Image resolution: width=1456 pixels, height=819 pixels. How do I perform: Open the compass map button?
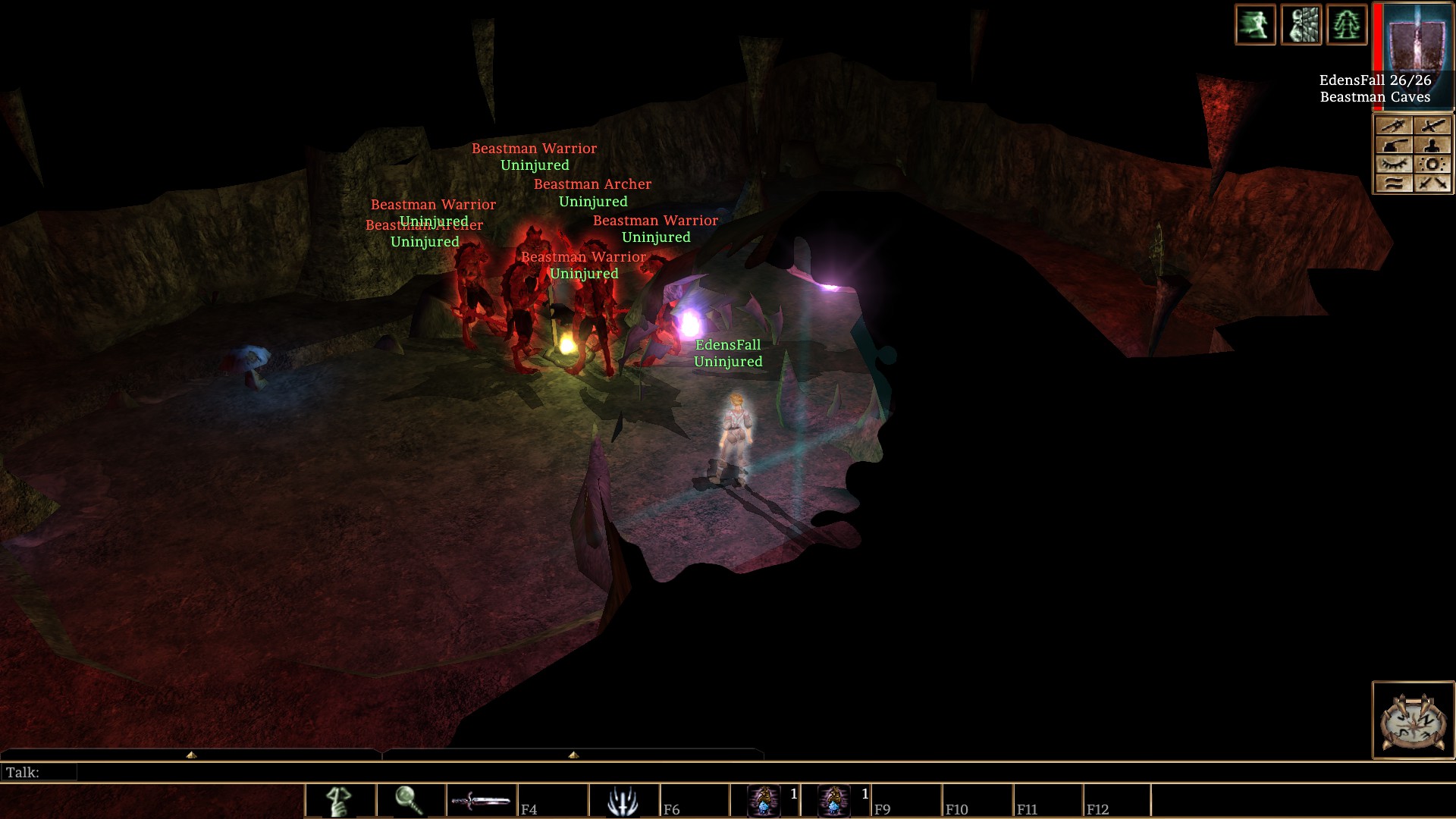(1413, 720)
